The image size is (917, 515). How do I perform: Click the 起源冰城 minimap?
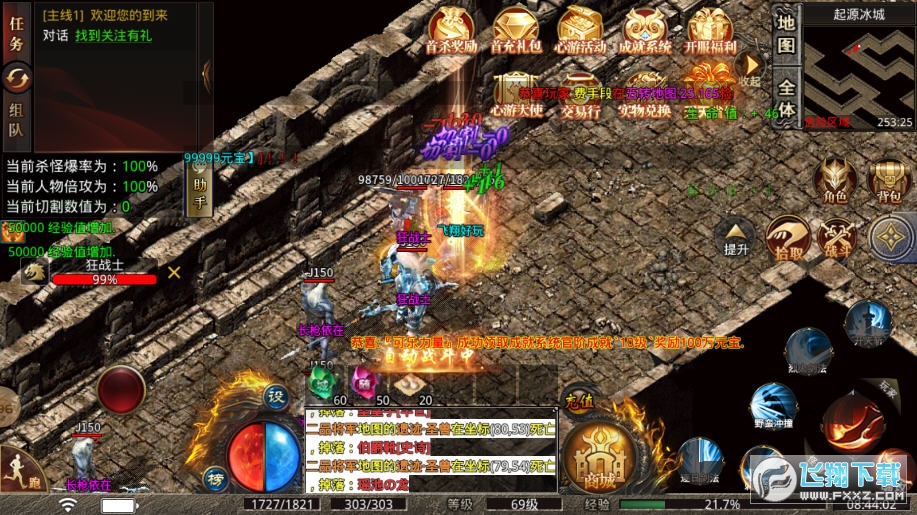[858, 71]
